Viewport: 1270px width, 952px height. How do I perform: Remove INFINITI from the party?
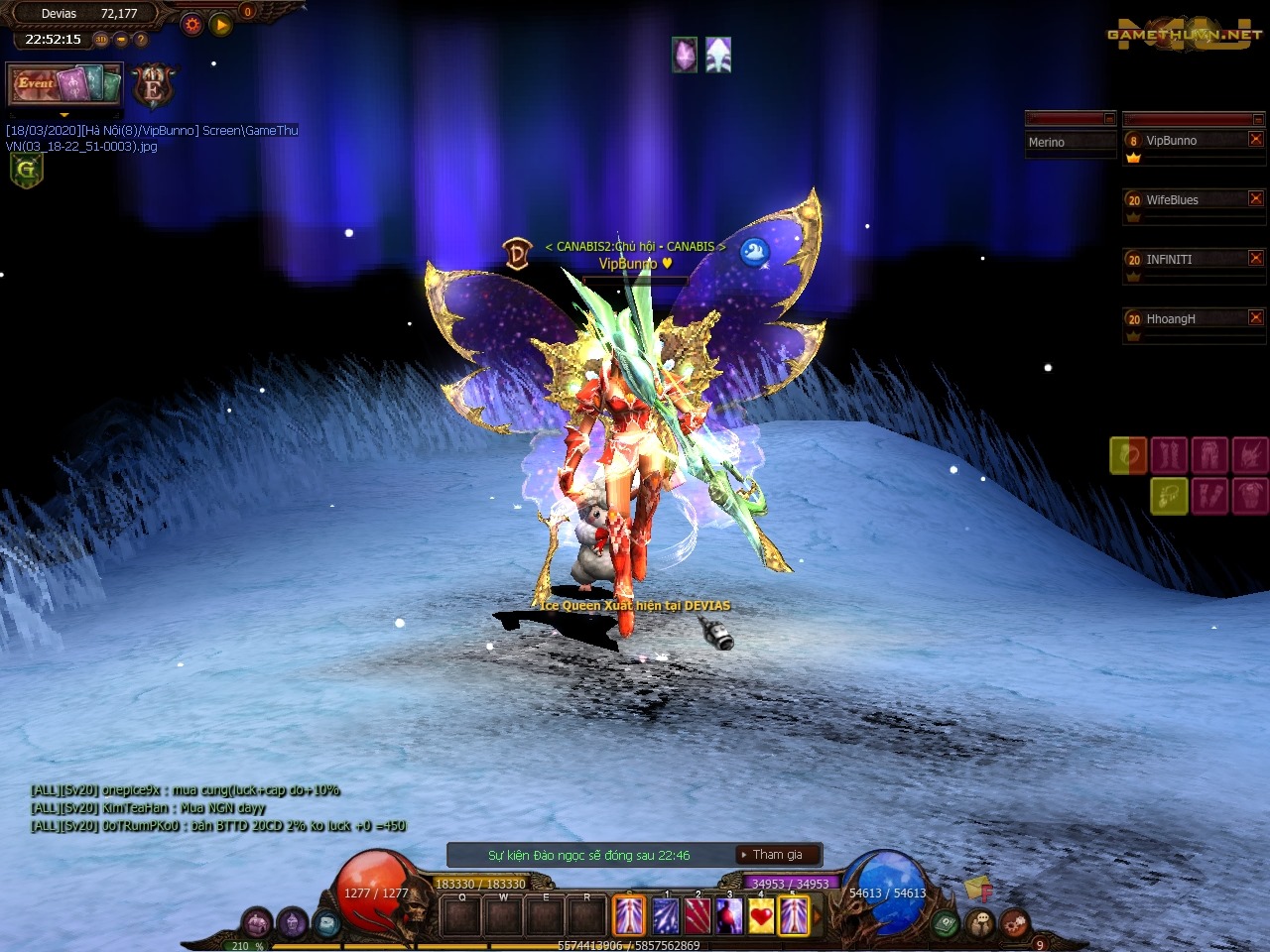1255,259
